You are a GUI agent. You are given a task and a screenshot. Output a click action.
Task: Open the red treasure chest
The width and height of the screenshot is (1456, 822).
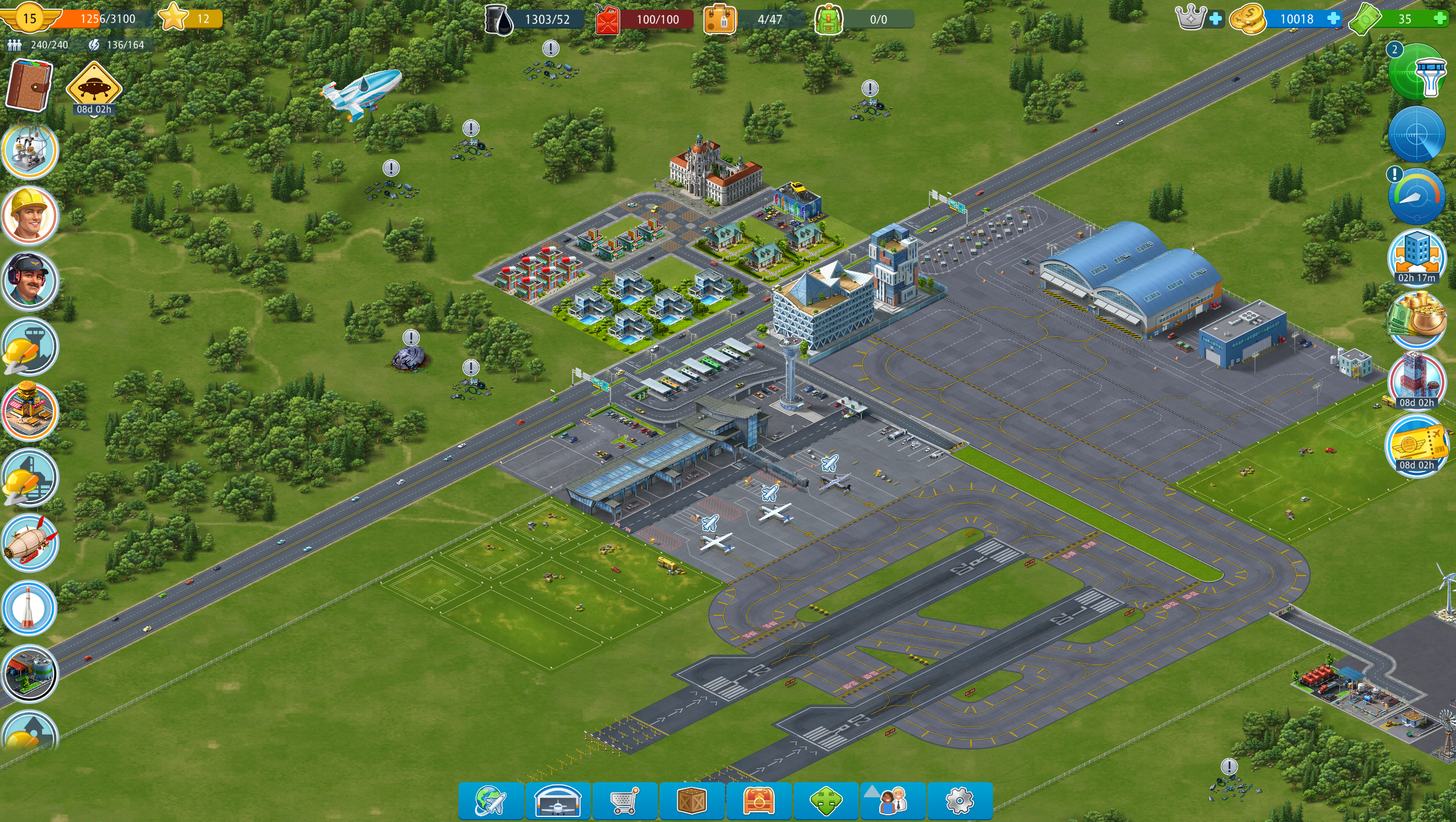pos(759,800)
